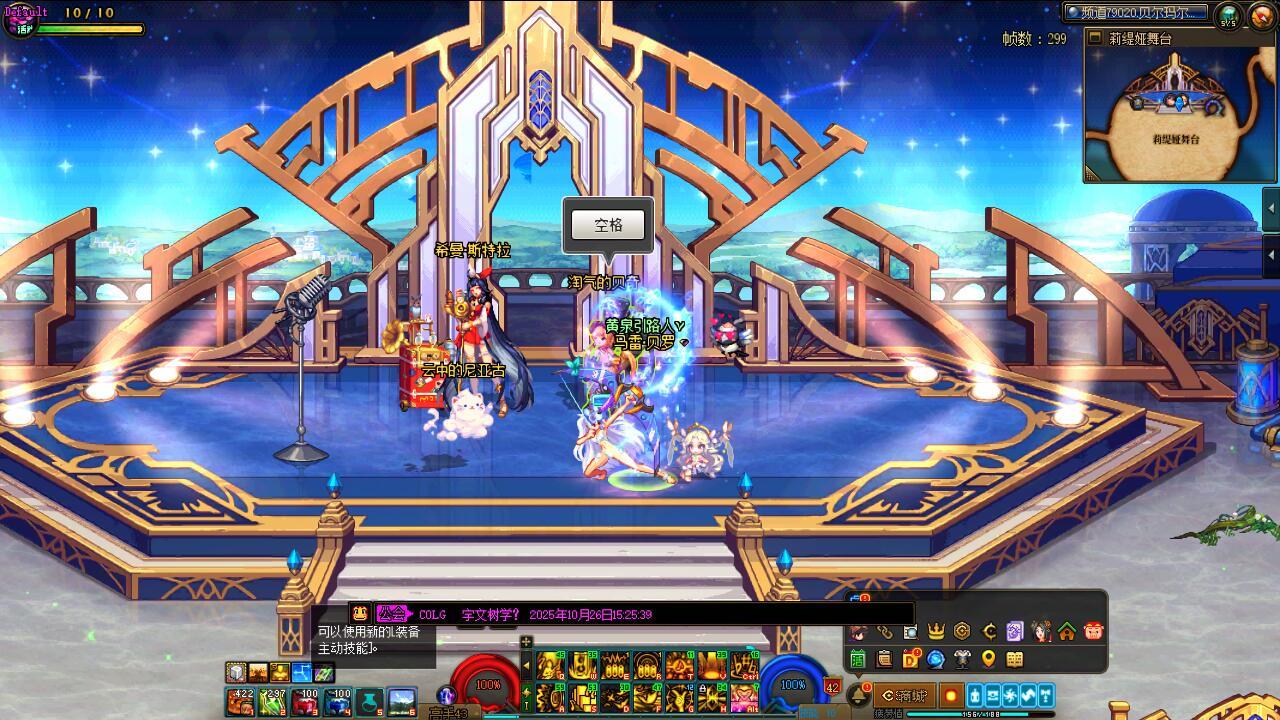Select the yellow map pin icon
Viewport: 1280px width, 720px height.
(x=988, y=659)
